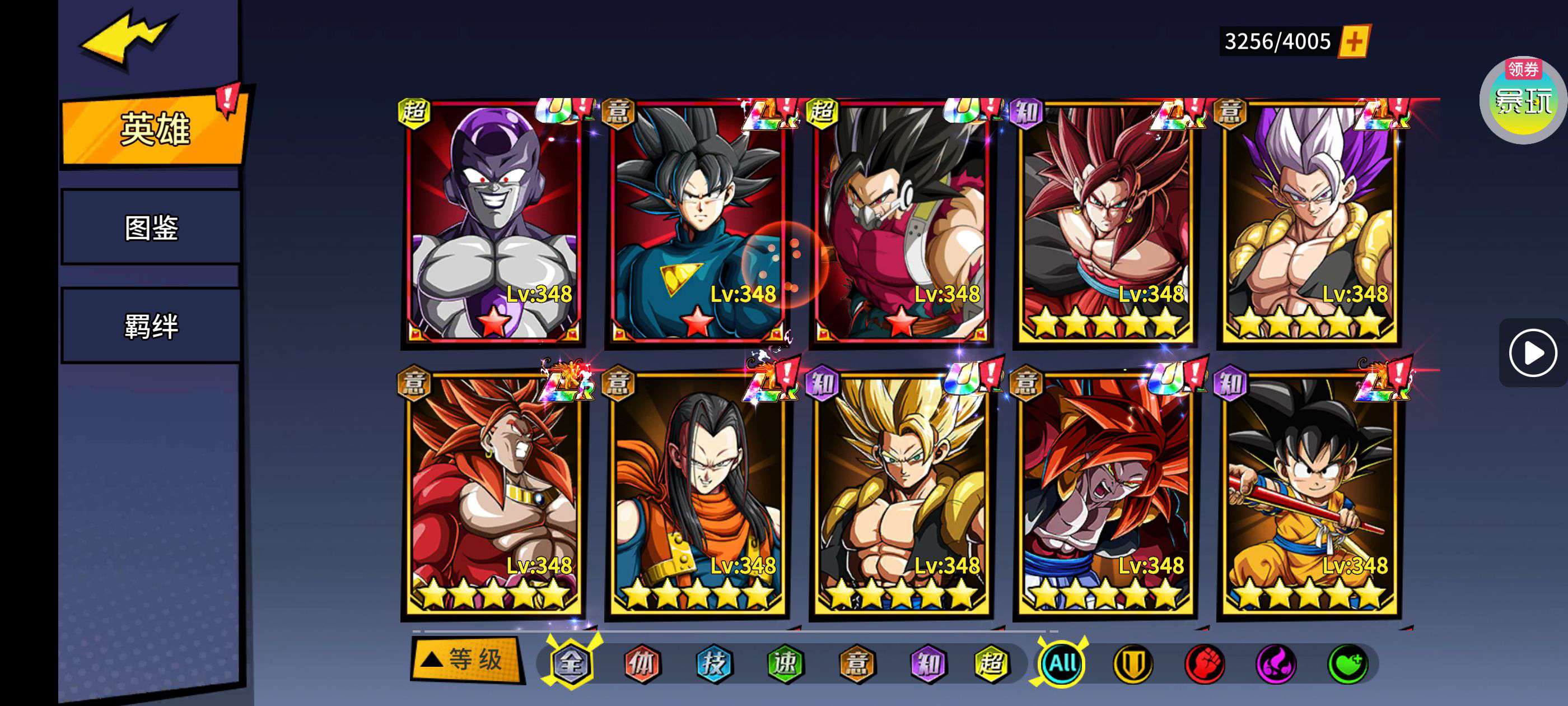The image size is (1568, 706).
Task: Filter heroes by blue 技 type
Action: click(713, 663)
